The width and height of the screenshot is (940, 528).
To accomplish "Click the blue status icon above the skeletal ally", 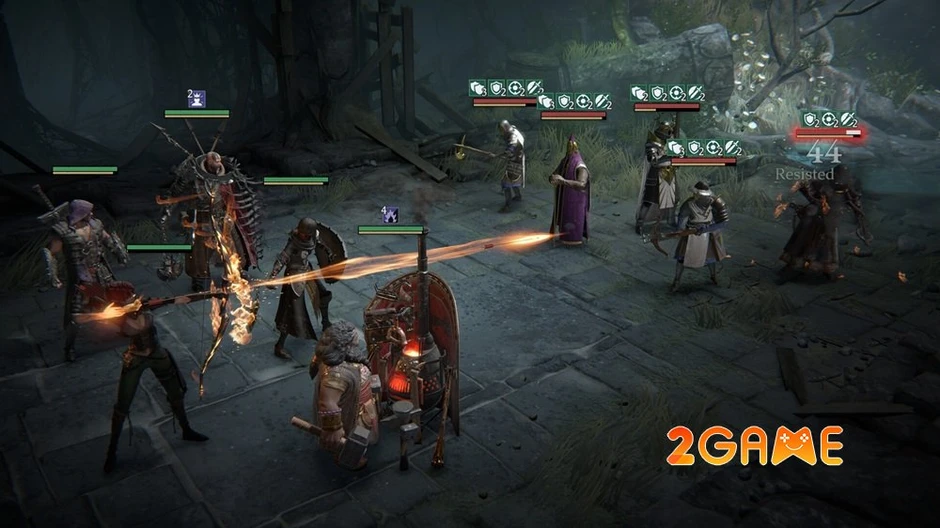I will 197,98.
